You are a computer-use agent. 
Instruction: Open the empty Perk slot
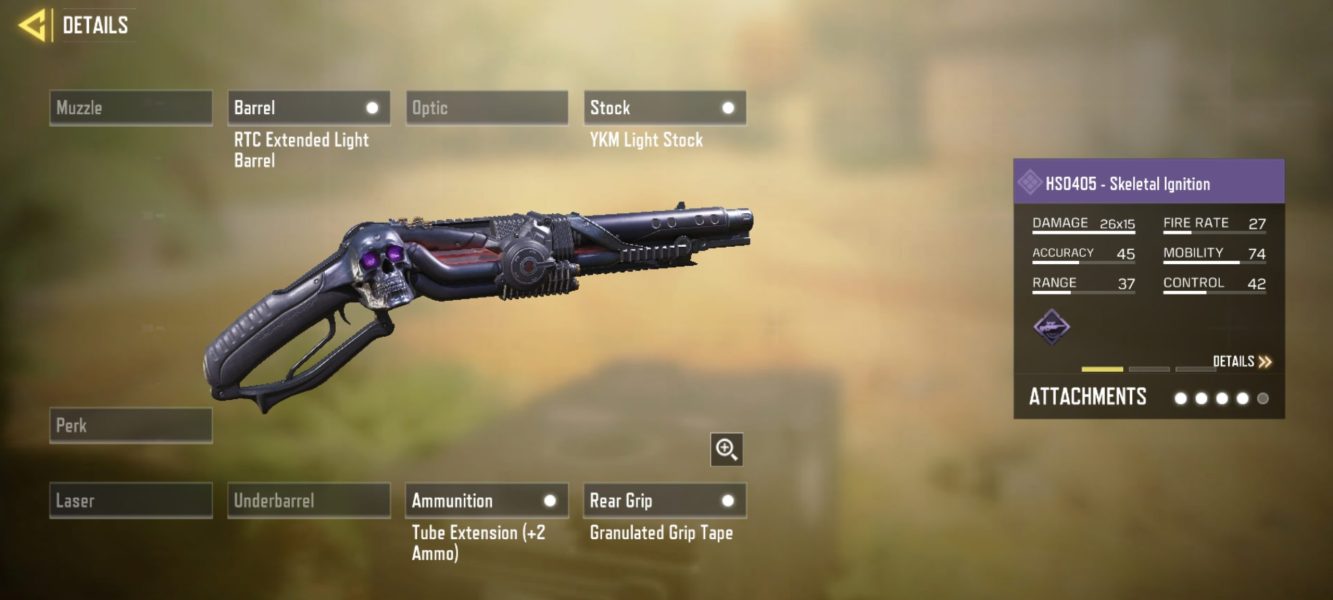(131, 425)
